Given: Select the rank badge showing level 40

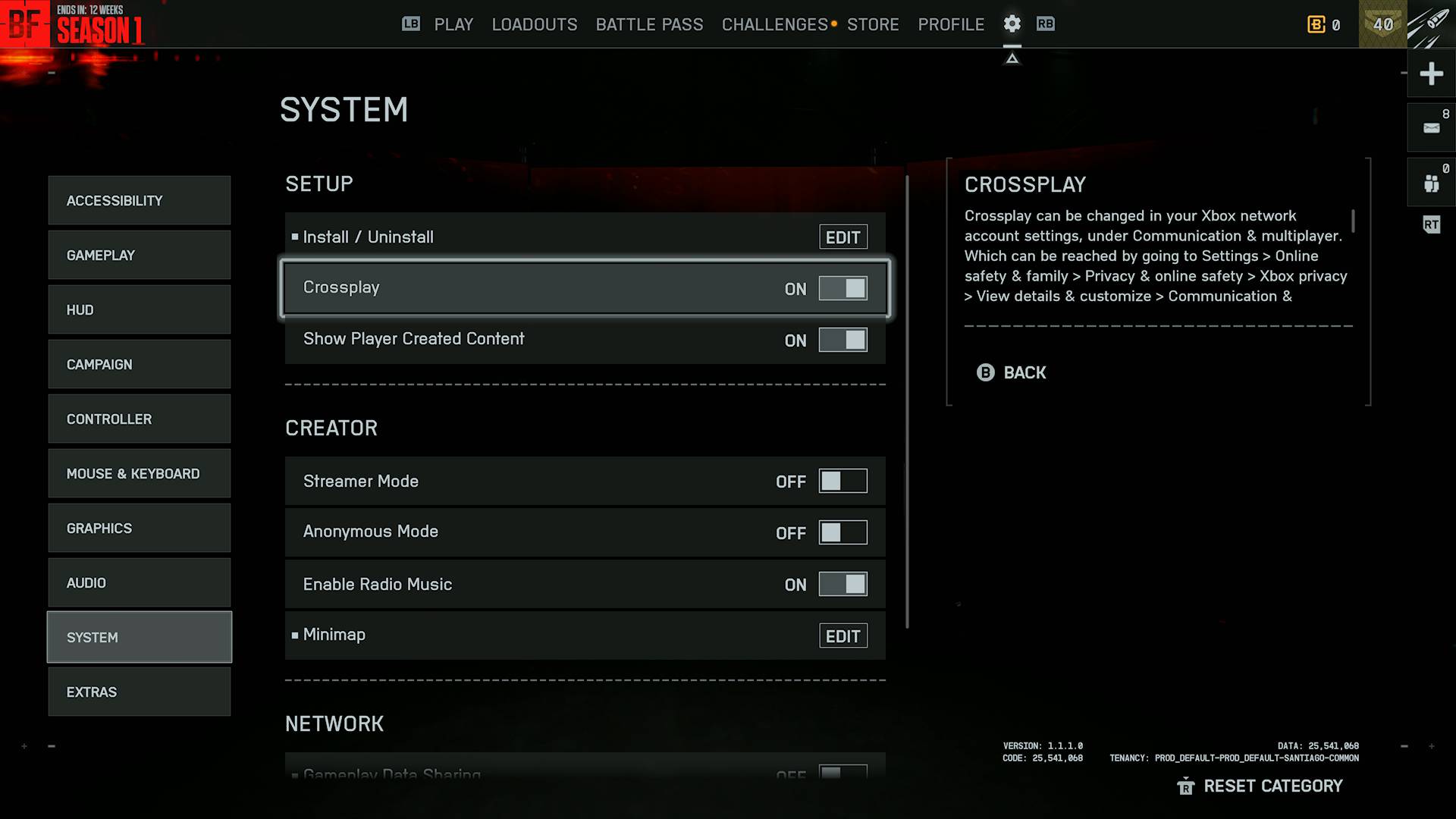Looking at the screenshot, I should click(x=1382, y=24).
